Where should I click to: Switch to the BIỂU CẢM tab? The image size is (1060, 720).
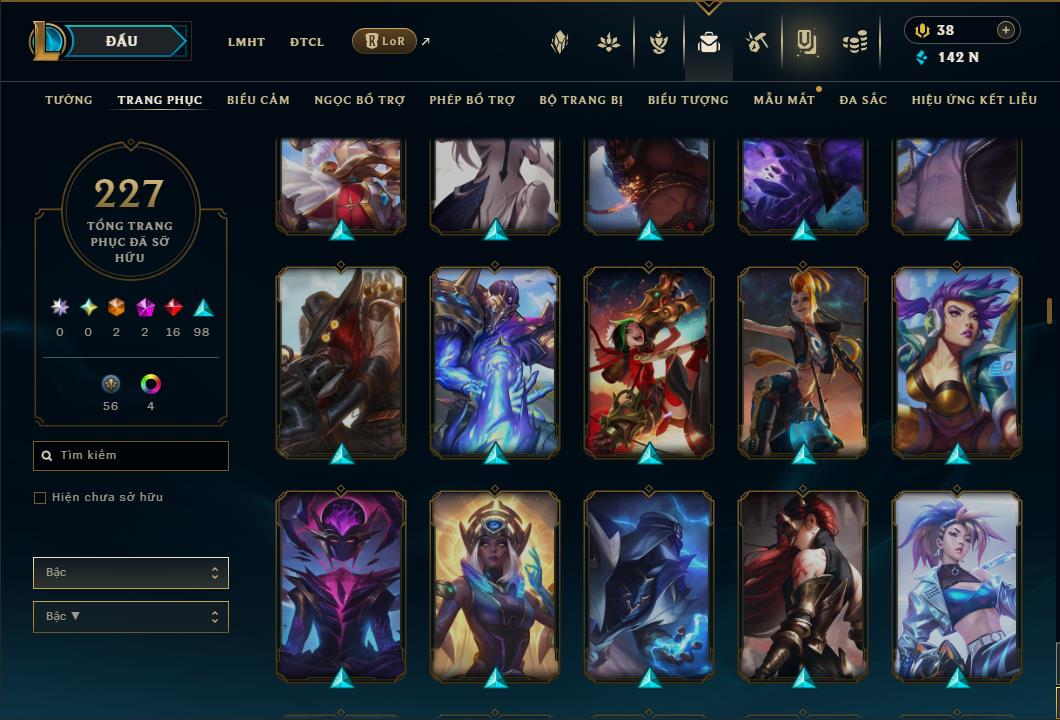258,100
